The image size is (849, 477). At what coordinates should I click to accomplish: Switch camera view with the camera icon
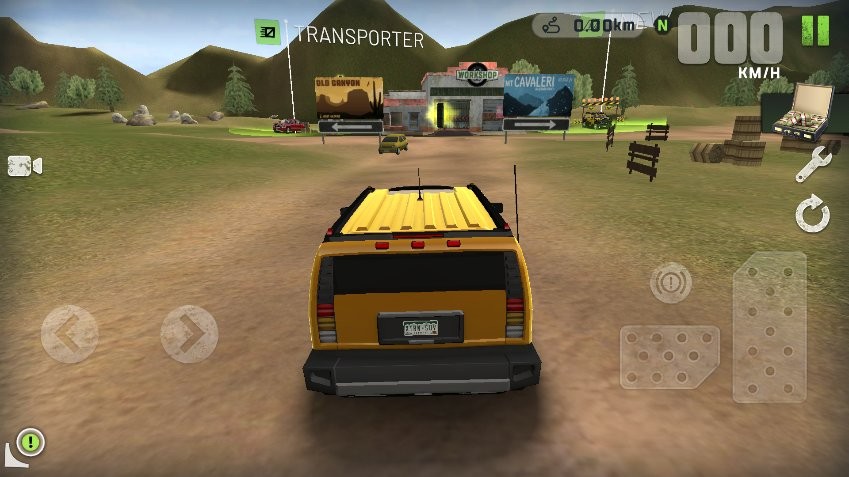pos(24,166)
